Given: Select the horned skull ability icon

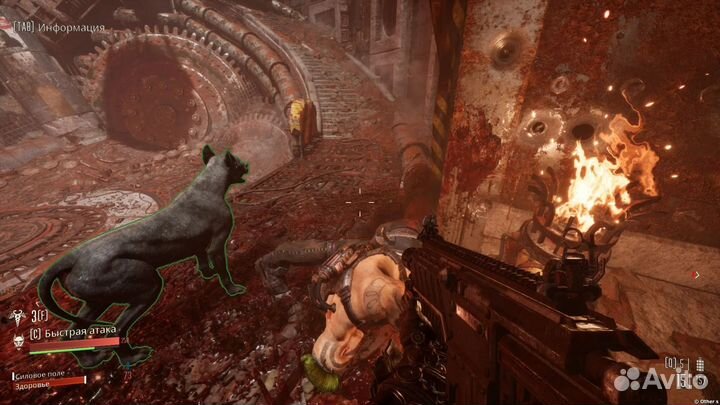Looking at the screenshot, I should (x=18, y=315).
